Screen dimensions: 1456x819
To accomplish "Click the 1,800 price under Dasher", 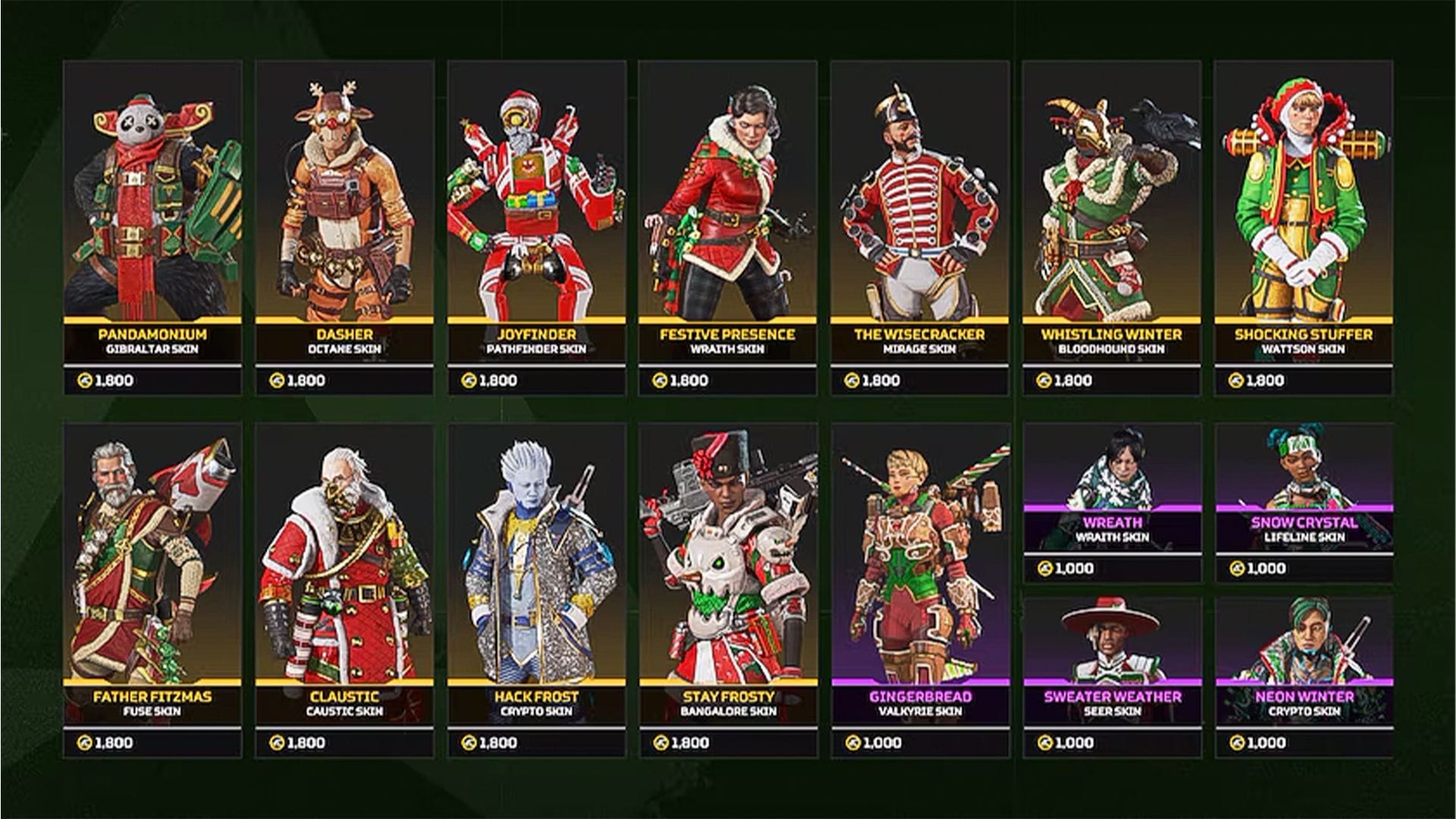I will click(x=305, y=381).
